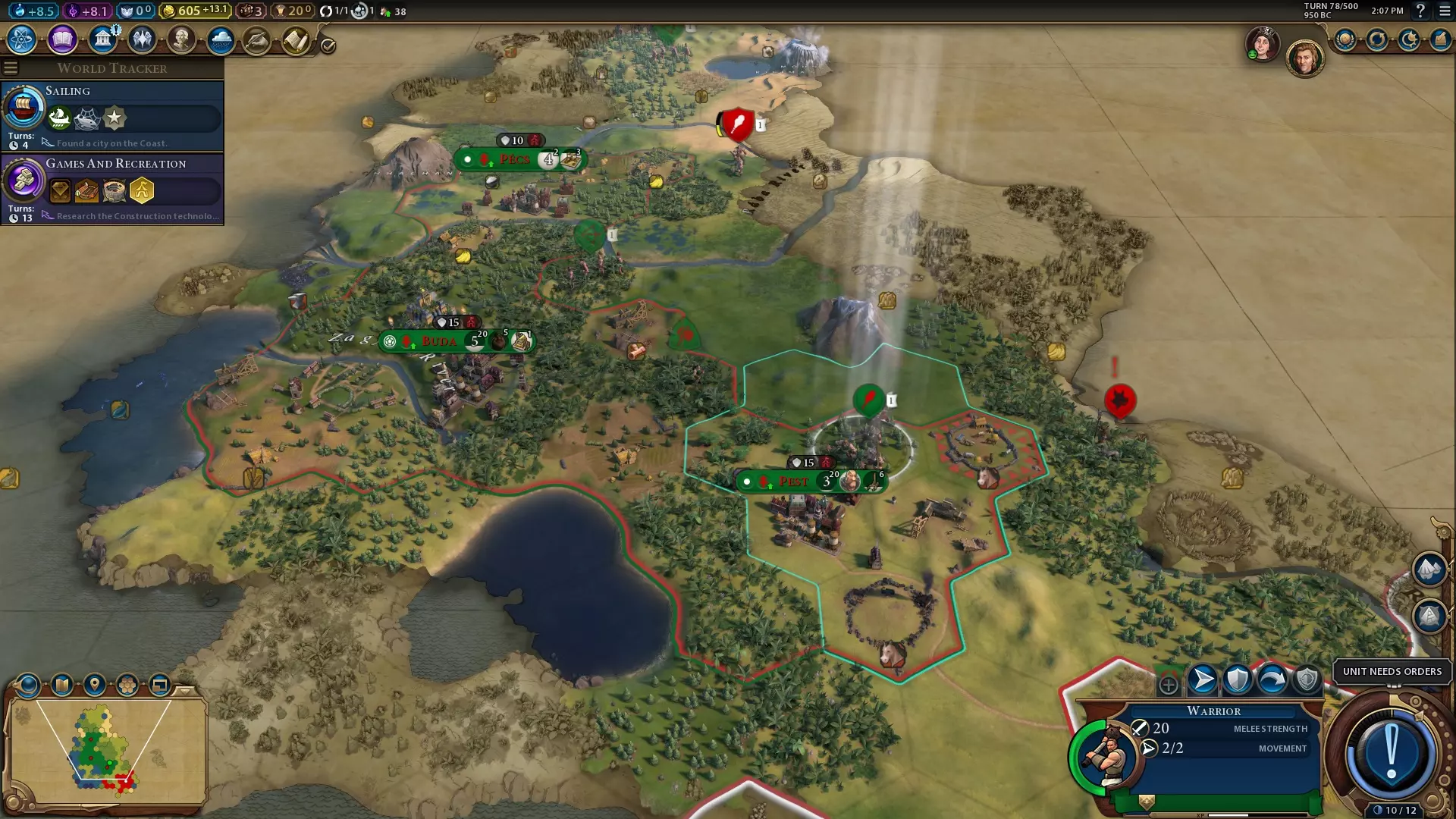Image resolution: width=1456 pixels, height=819 pixels.
Task: Choose the warrior's Move To arrow action
Action: click(x=1202, y=679)
